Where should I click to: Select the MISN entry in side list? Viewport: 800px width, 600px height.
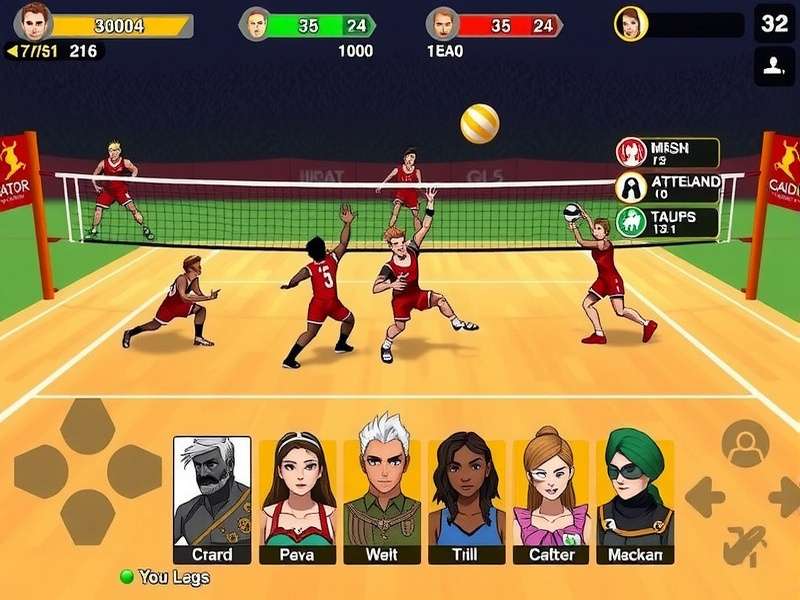[x=668, y=153]
